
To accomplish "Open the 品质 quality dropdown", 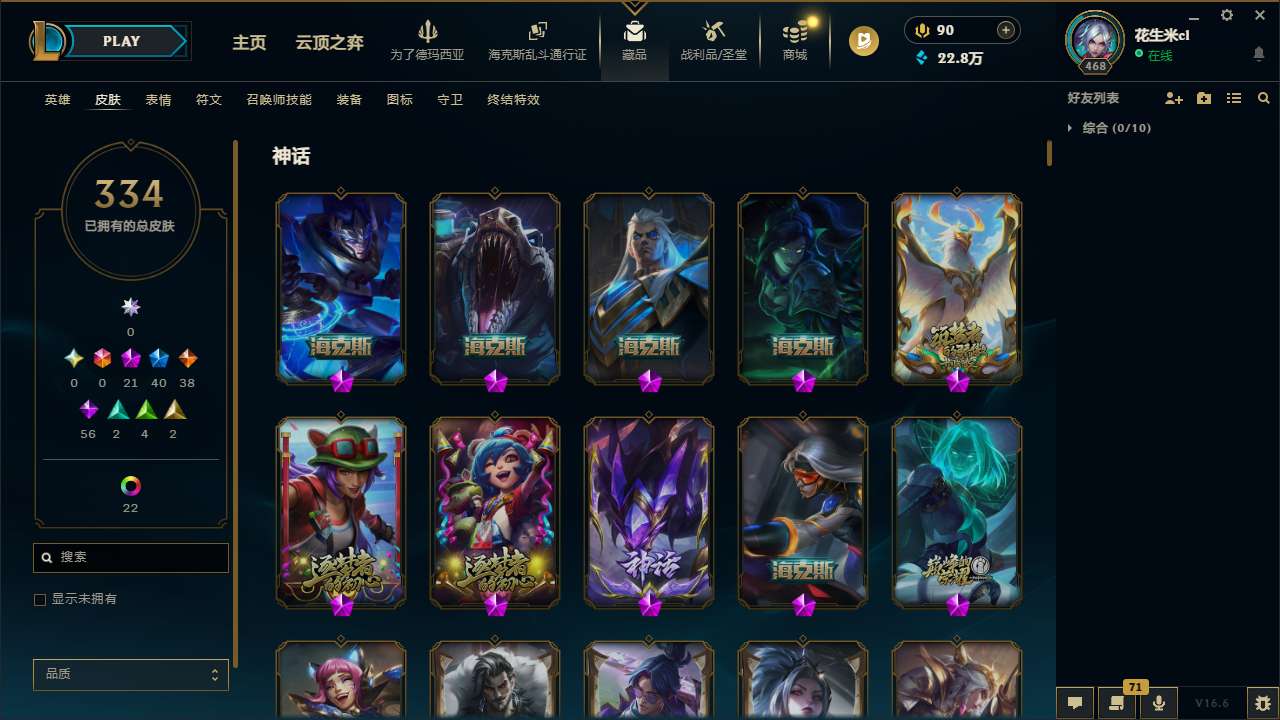I will (x=130, y=674).
